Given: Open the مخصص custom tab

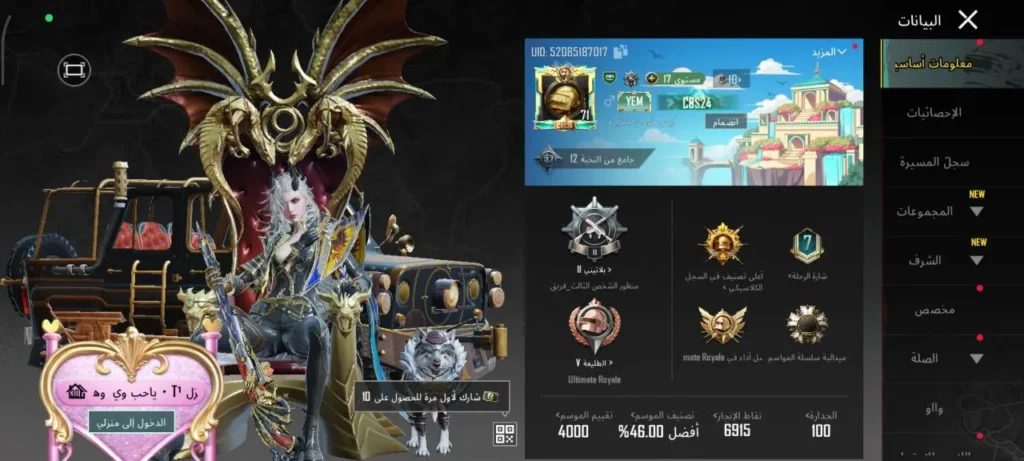Looking at the screenshot, I should [934, 310].
